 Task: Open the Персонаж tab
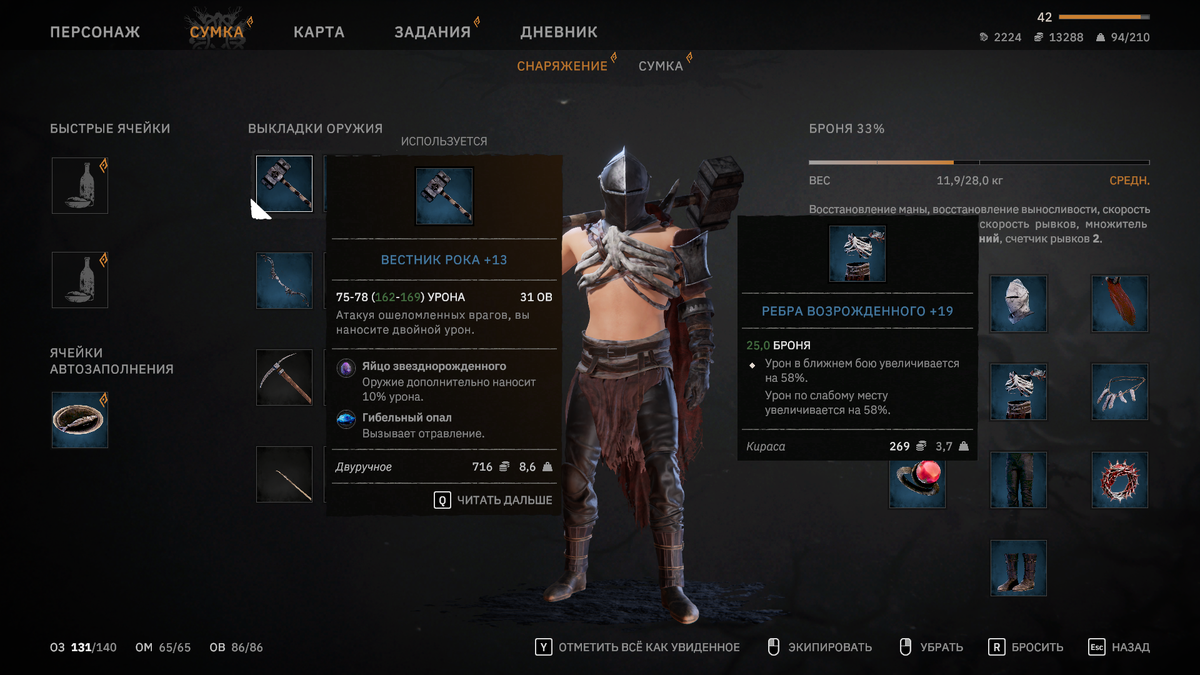point(95,32)
